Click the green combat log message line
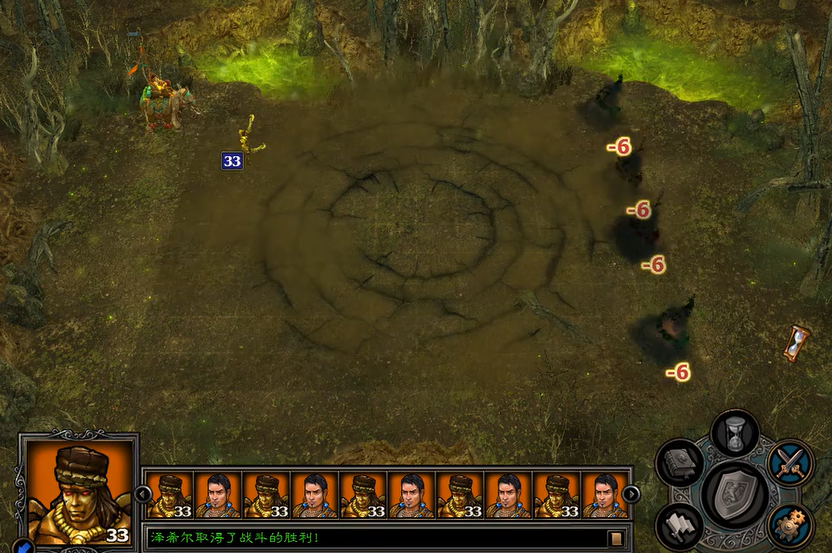Screen dimensions: 832x553 point(375,538)
